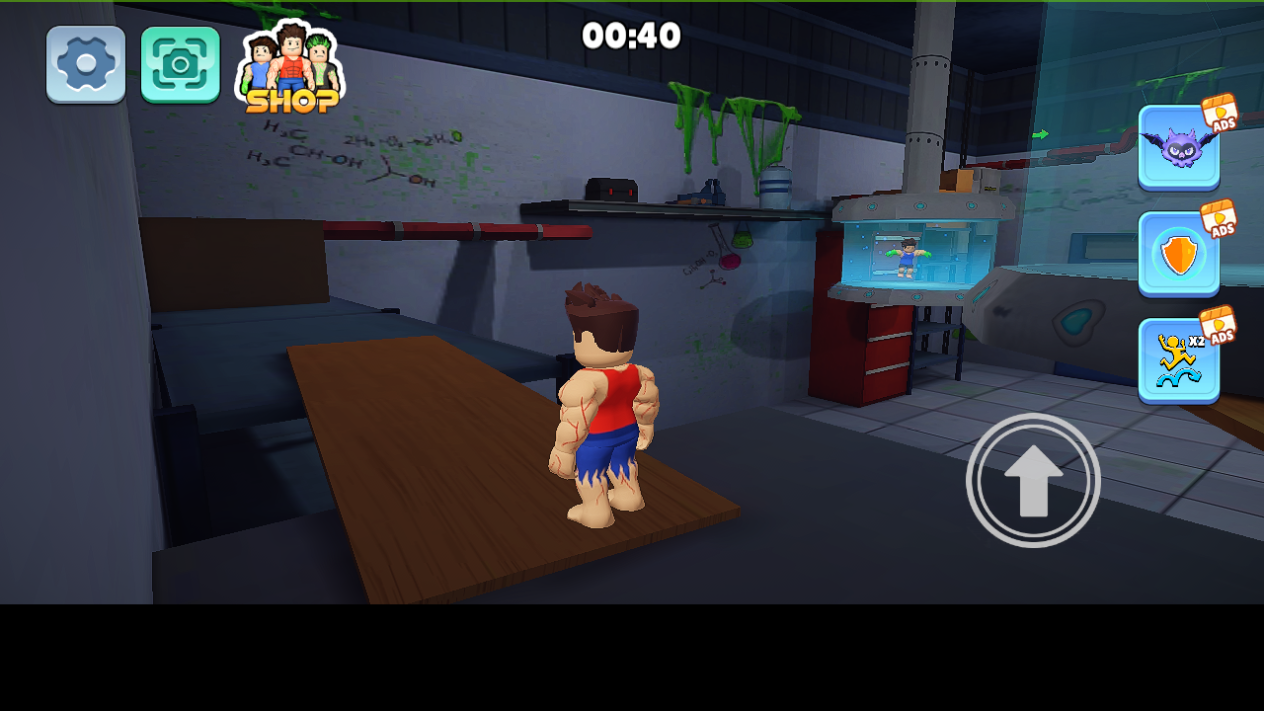Activate the x2 speed runner ad boost
Viewport: 1264px width, 711px height.
(1178, 361)
